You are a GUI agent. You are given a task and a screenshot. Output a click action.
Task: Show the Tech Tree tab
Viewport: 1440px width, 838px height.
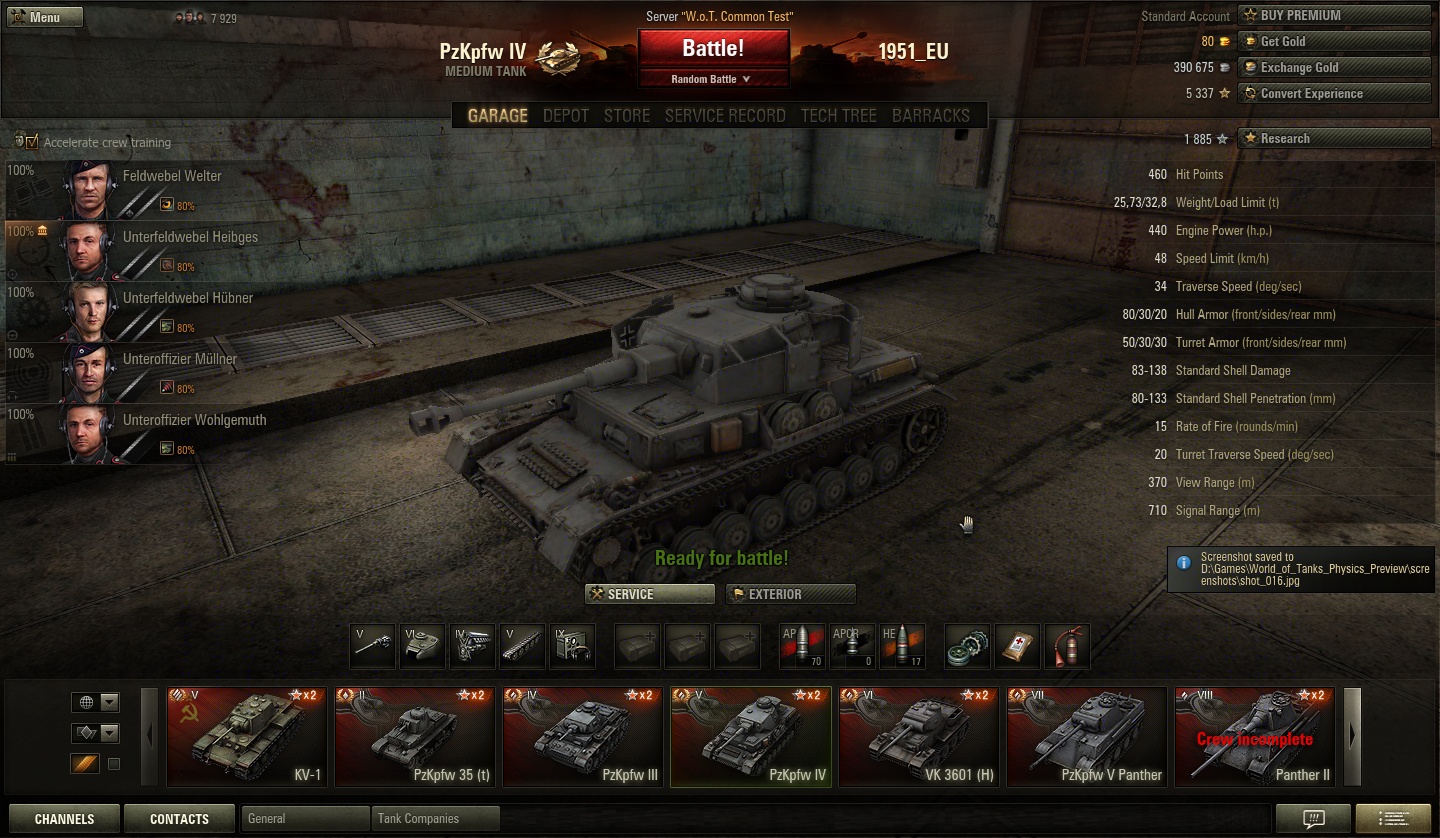click(x=838, y=115)
